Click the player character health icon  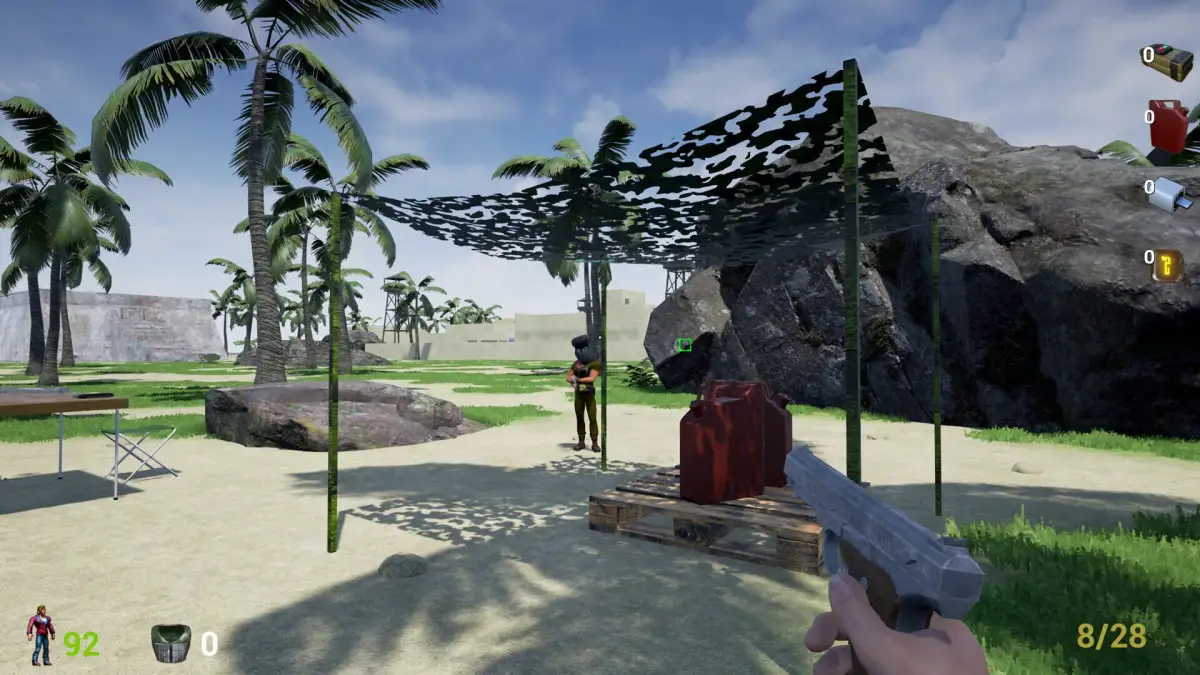point(41,636)
